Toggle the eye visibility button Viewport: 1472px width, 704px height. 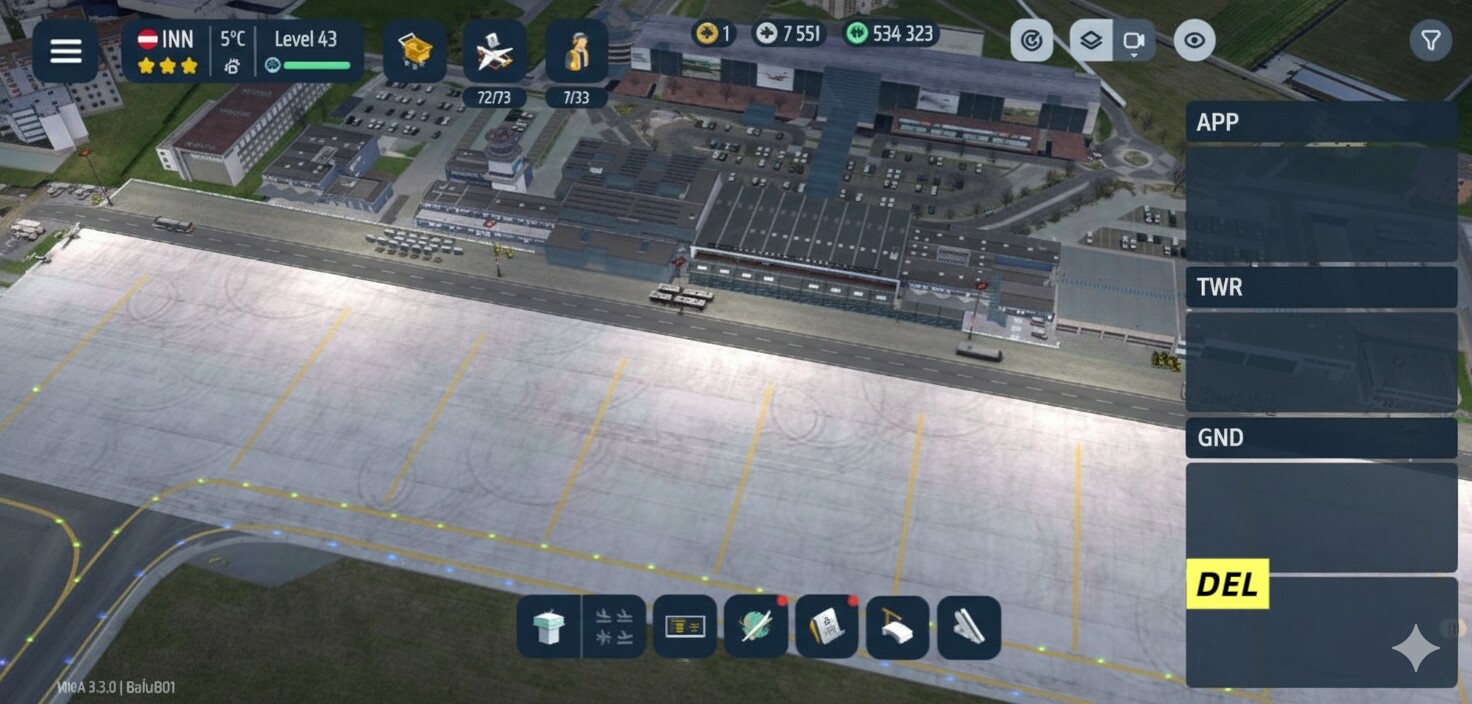coord(1194,41)
